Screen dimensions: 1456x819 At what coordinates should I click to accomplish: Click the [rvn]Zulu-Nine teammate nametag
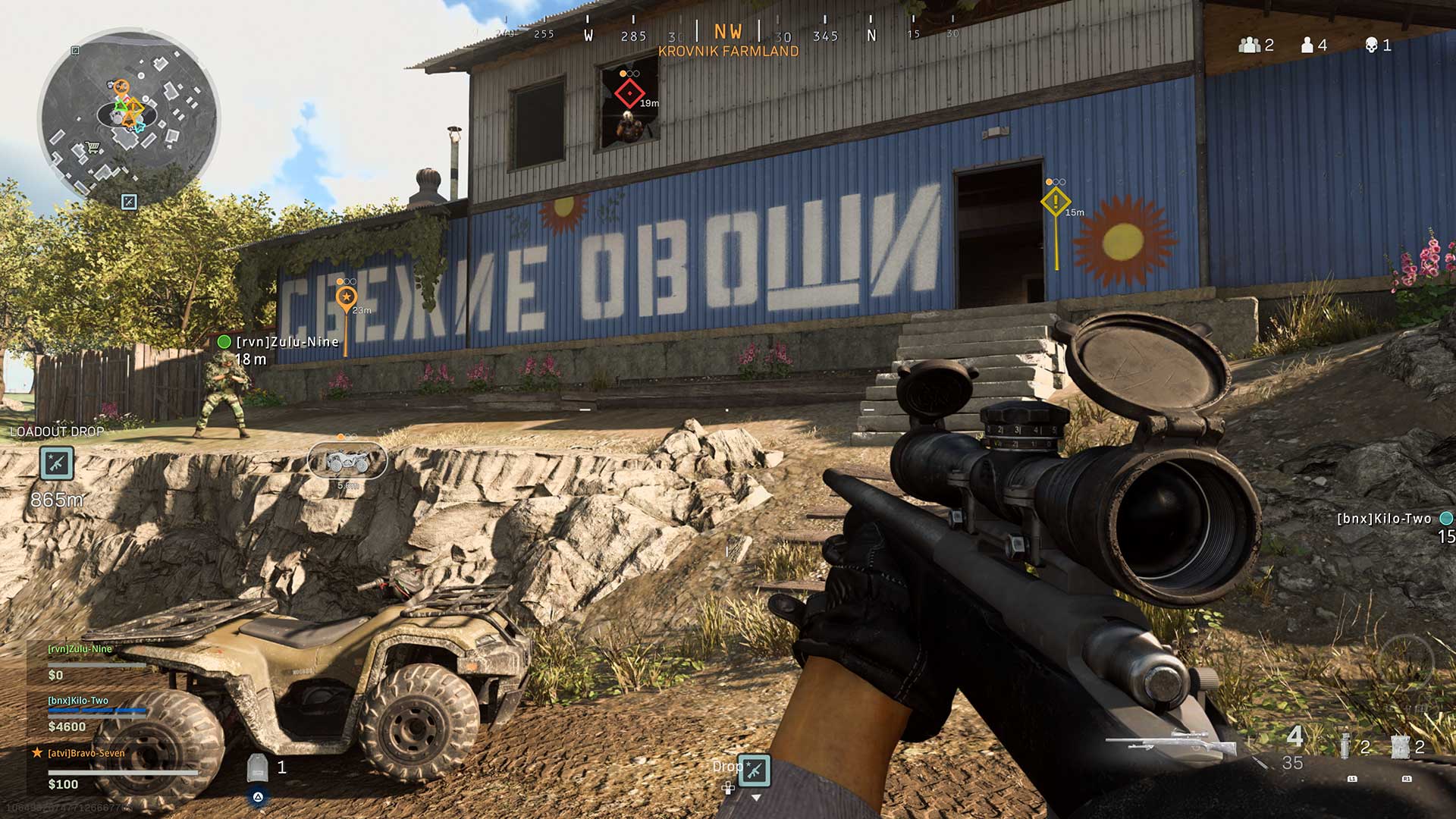(x=287, y=342)
